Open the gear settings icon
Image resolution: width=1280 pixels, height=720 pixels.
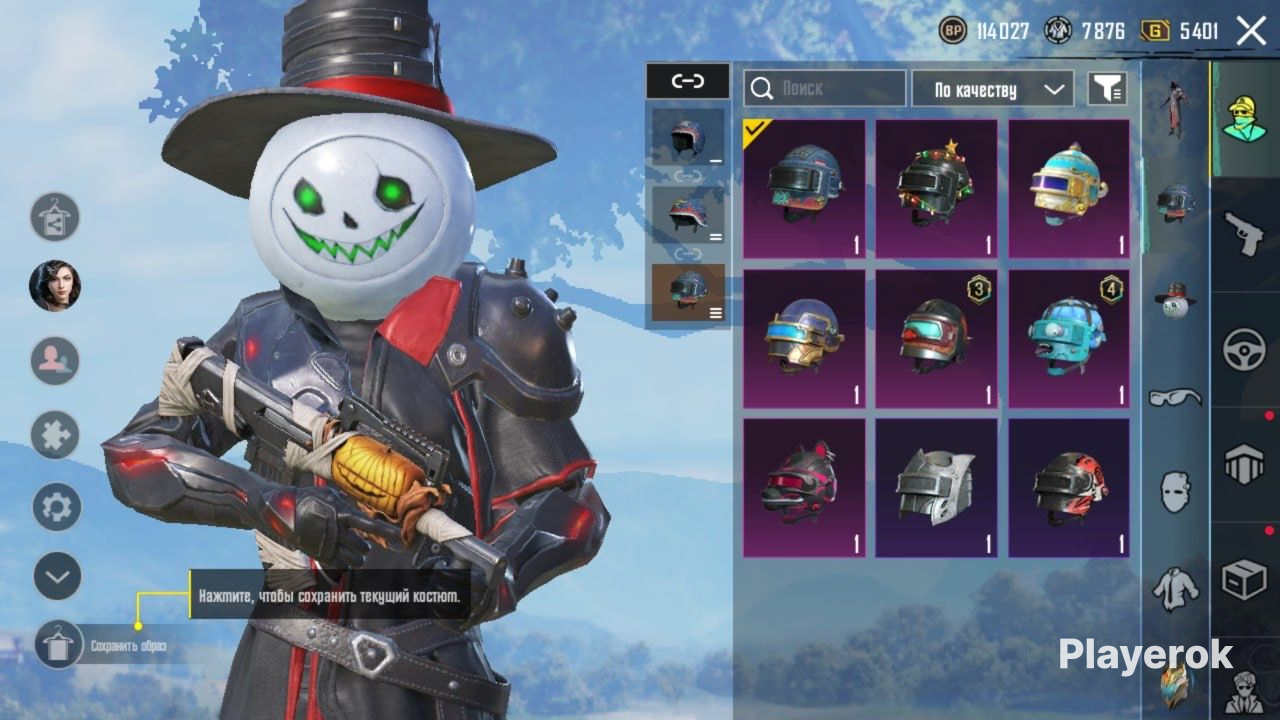click(x=57, y=507)
